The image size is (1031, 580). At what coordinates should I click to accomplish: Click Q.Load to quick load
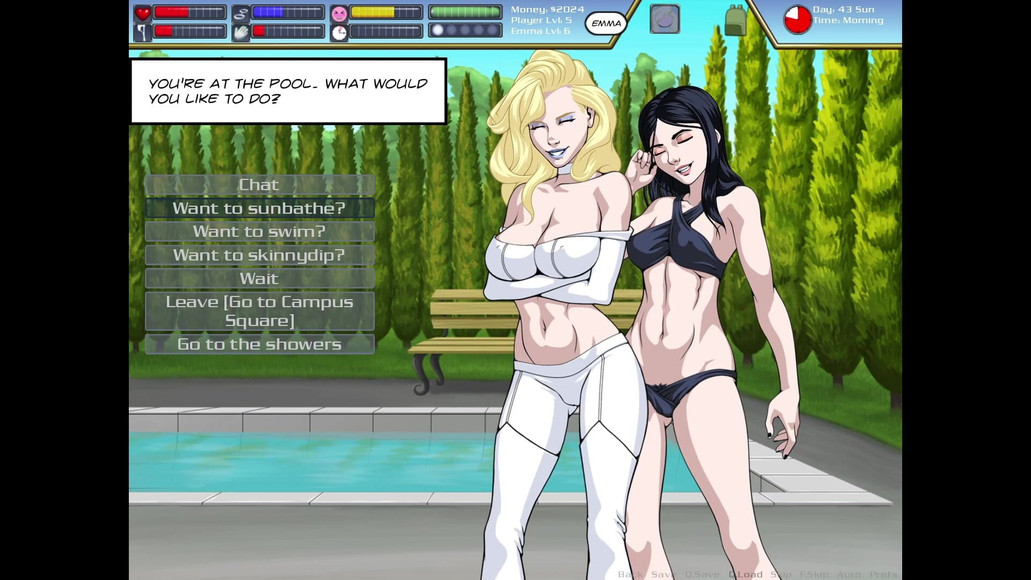click(746, 574)
